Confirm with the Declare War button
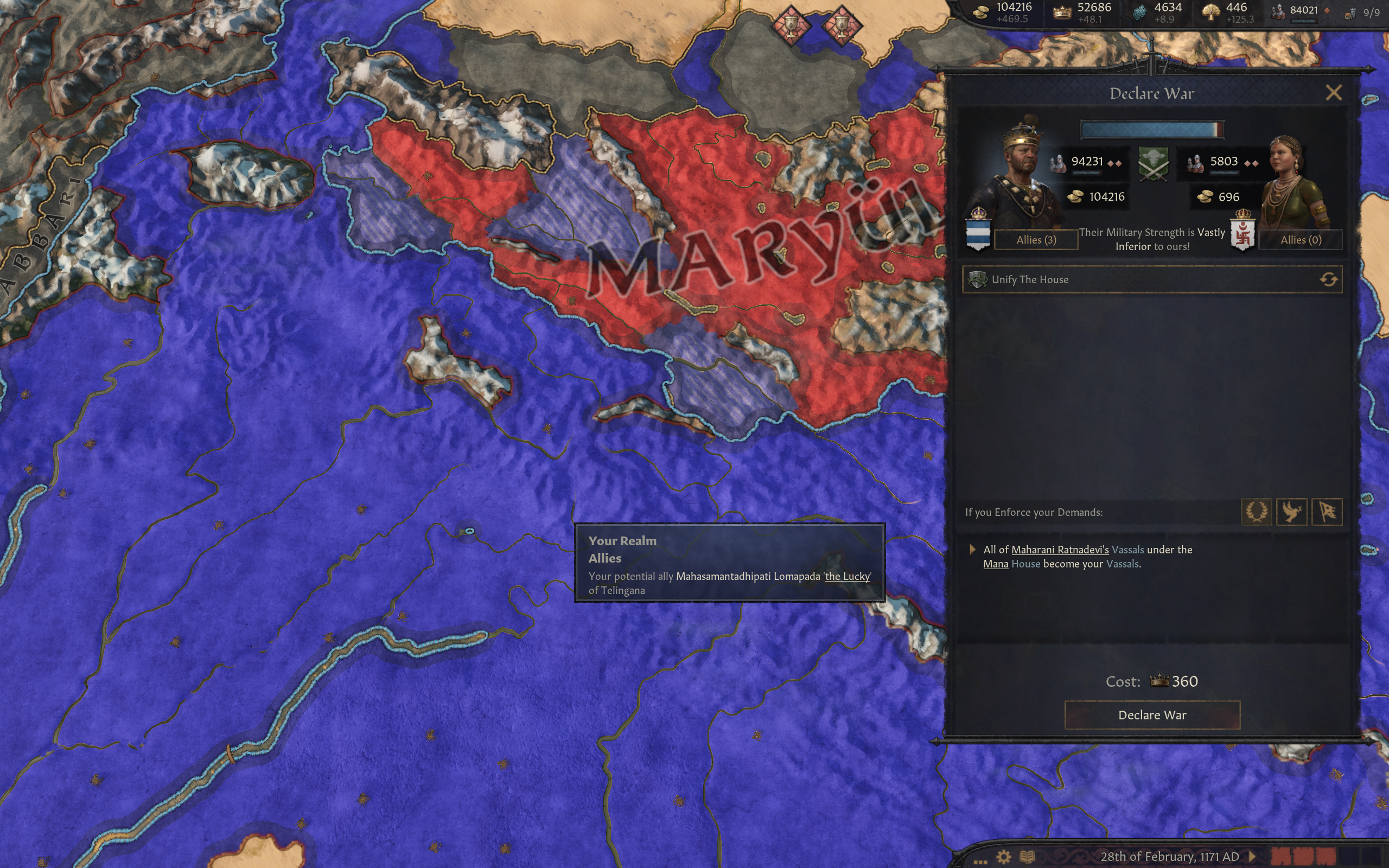Screen dimensions: 1389x868 1152,714
